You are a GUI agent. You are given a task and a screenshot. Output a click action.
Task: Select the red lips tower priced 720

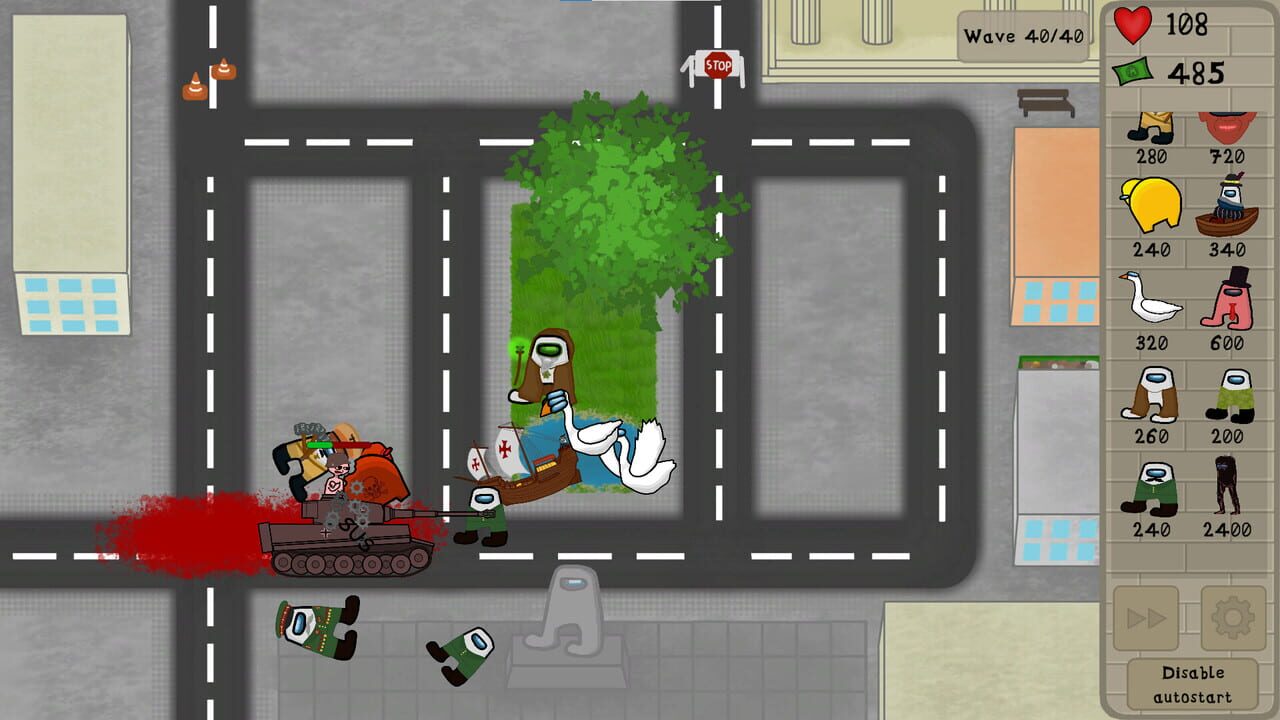click(1228, 128)
